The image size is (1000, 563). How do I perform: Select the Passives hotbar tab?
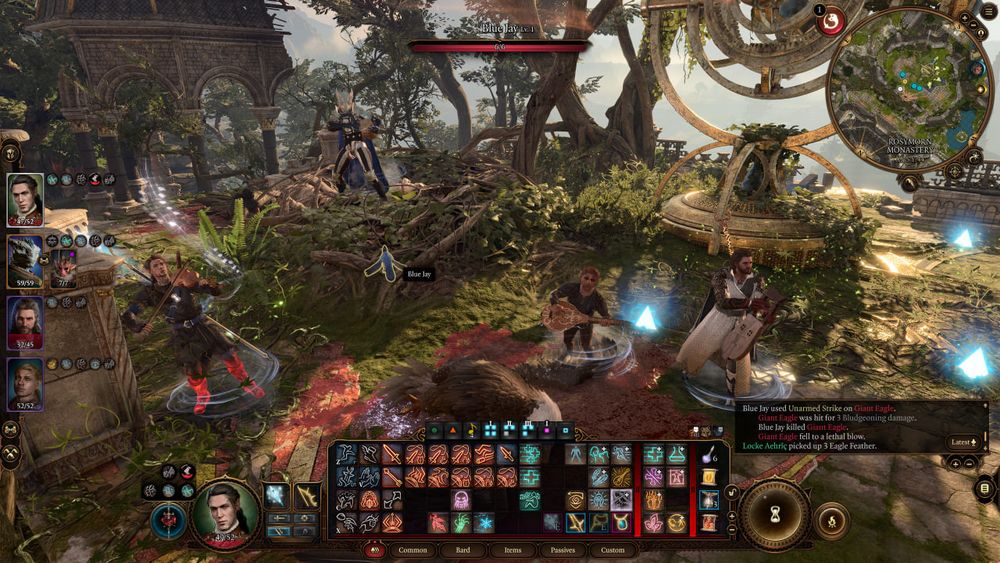pyautogui.click(x=561, y=550)
